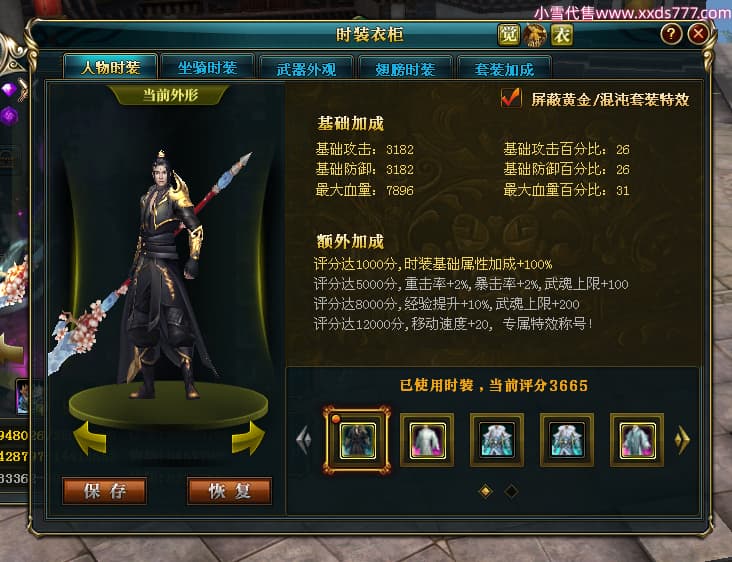
Task: Click the 恢复 restore button
Action: (229, 491)
